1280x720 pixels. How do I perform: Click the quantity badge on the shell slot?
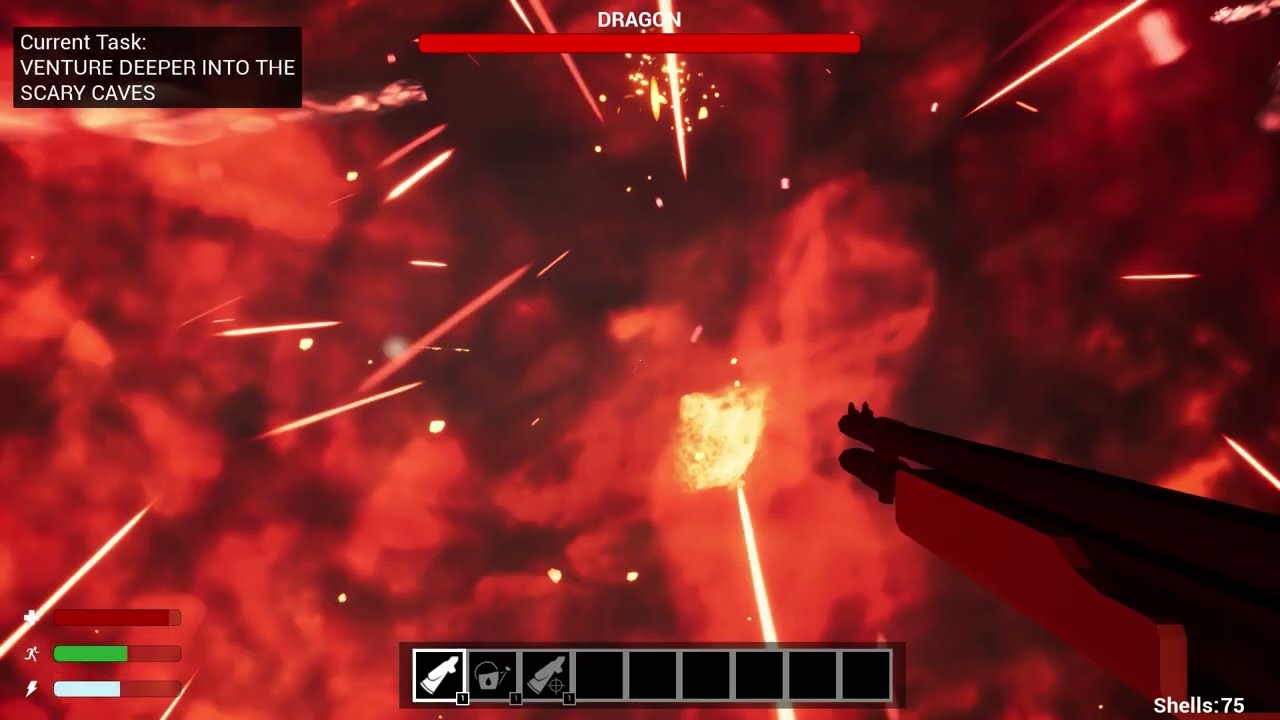(463, 699)
